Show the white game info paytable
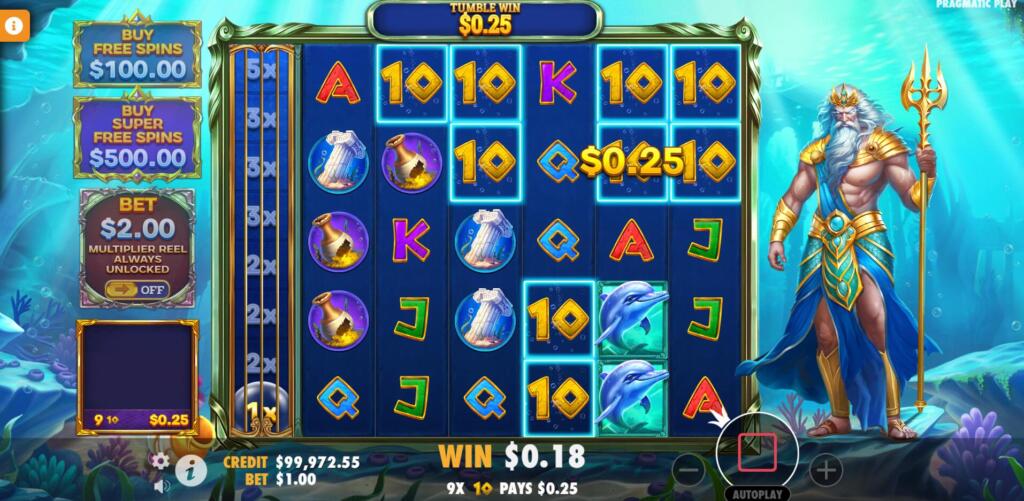Viewport: 1024px width, 501px height. tap(190, 469)
